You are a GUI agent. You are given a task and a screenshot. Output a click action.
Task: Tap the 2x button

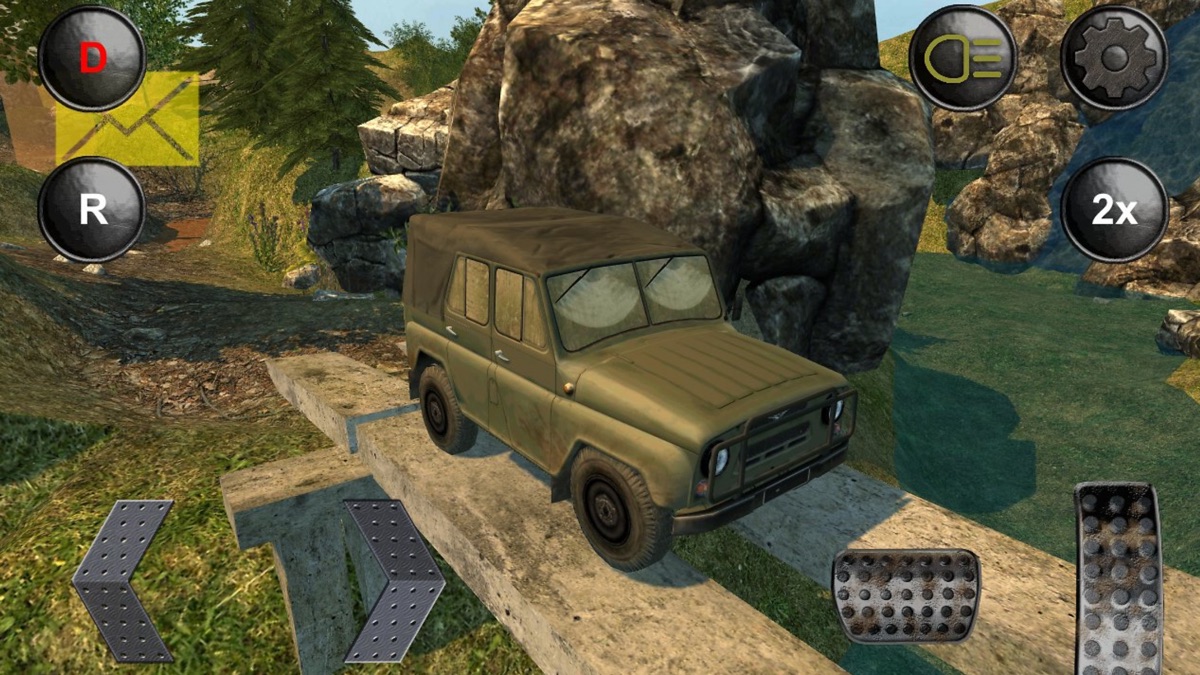click(x=1114, y=210)
